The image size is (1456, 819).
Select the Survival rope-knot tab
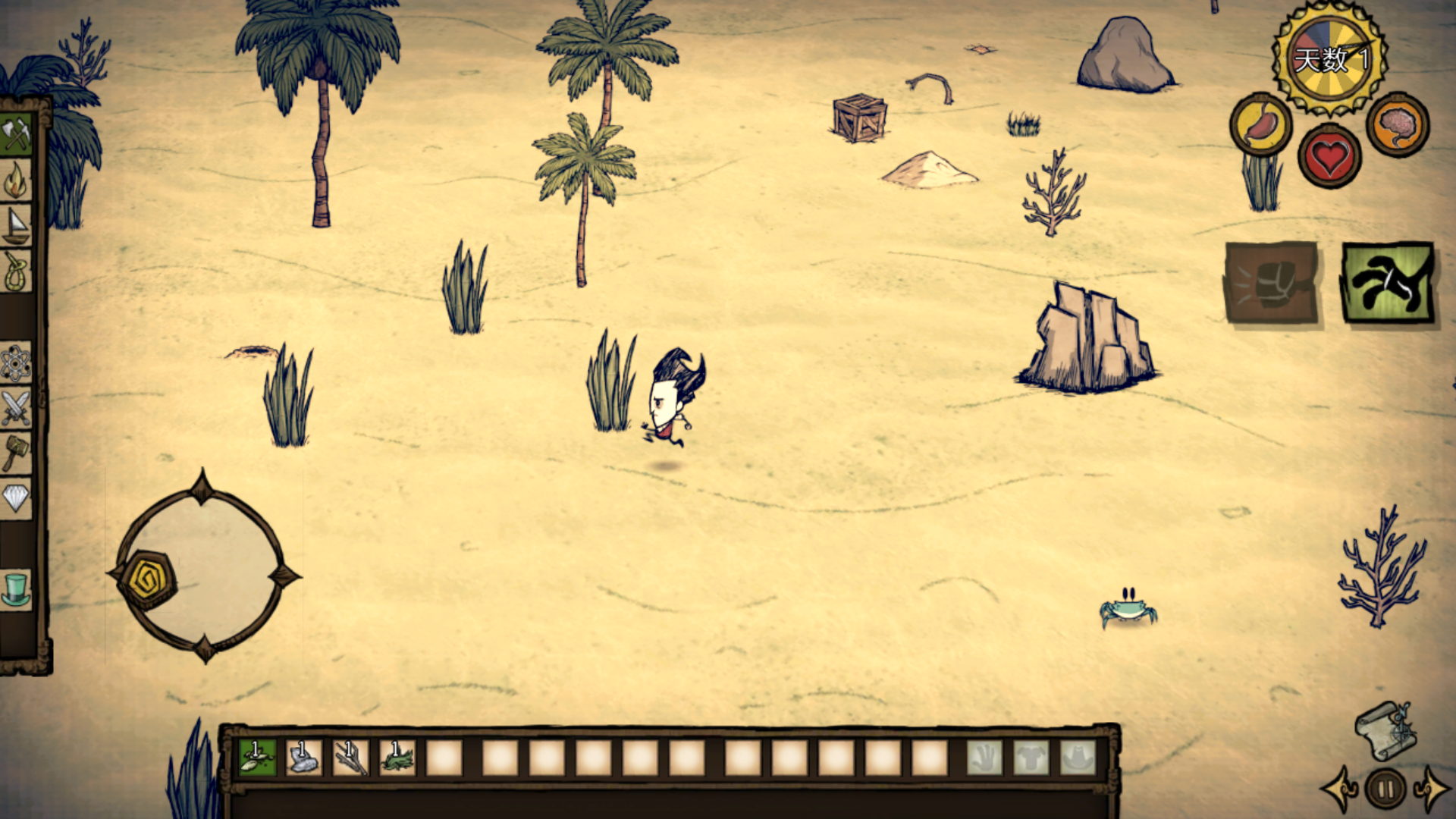[15, 271]
